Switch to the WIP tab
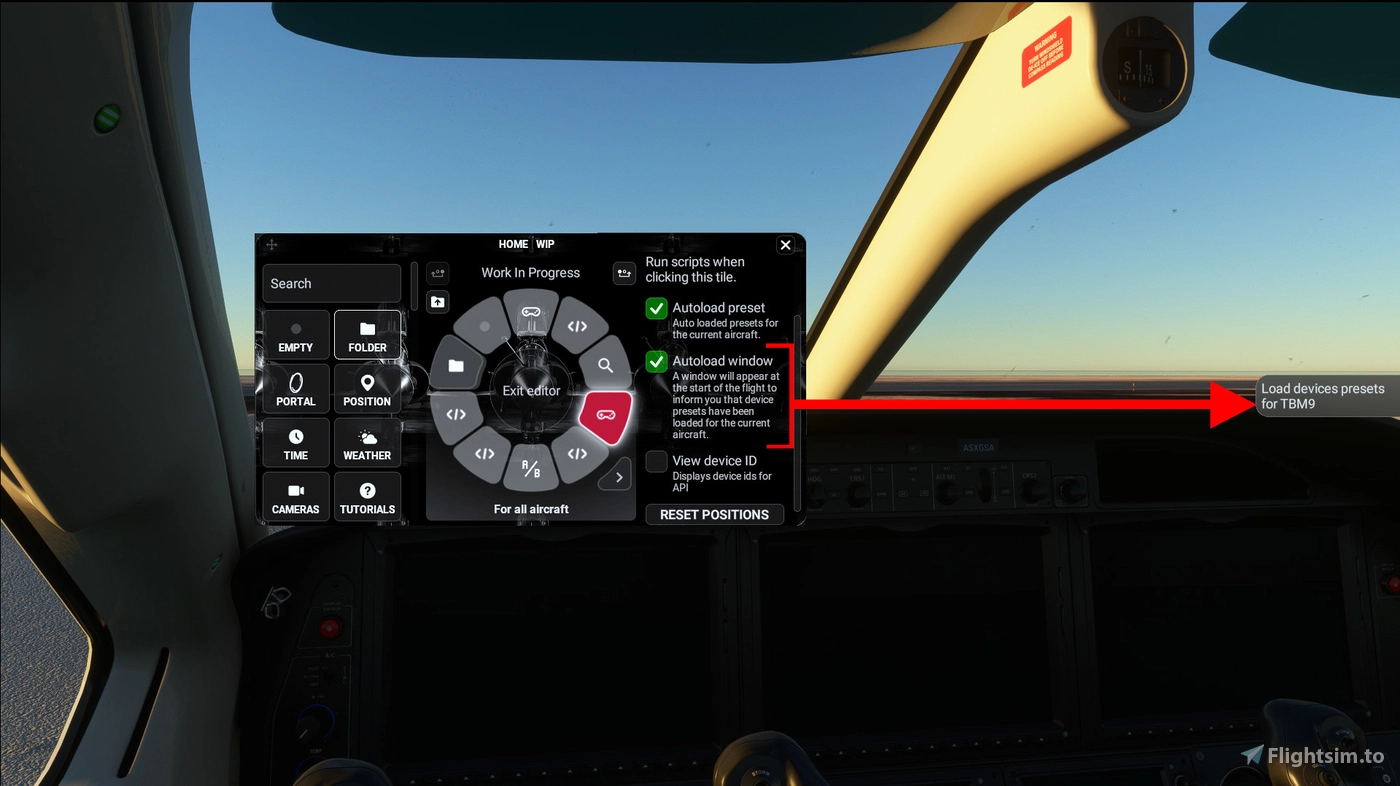Image resolution: width=1400 pixels, height=786 pixels. [545, 243]
